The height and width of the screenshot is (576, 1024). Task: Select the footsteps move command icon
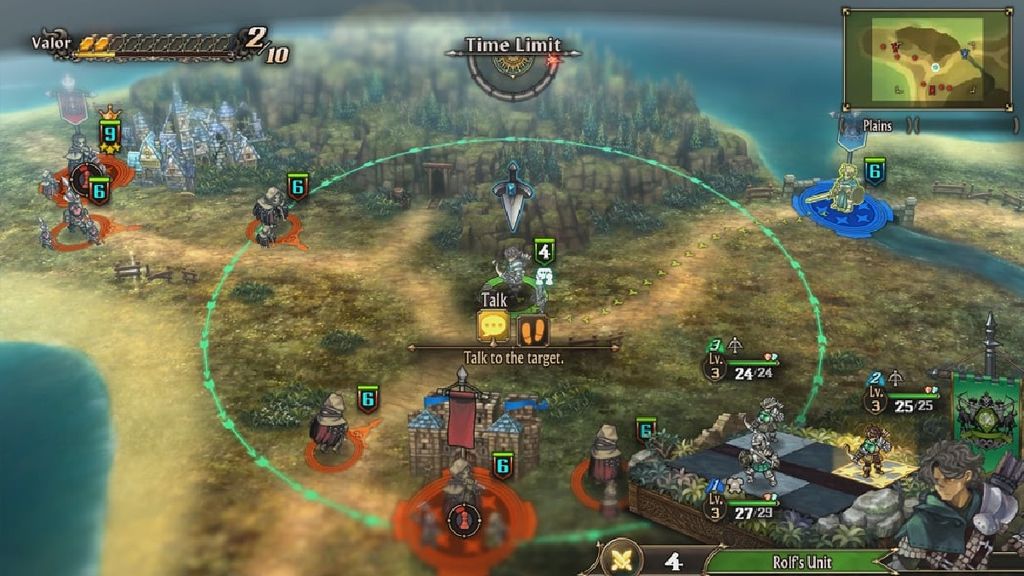click(533, 328)
